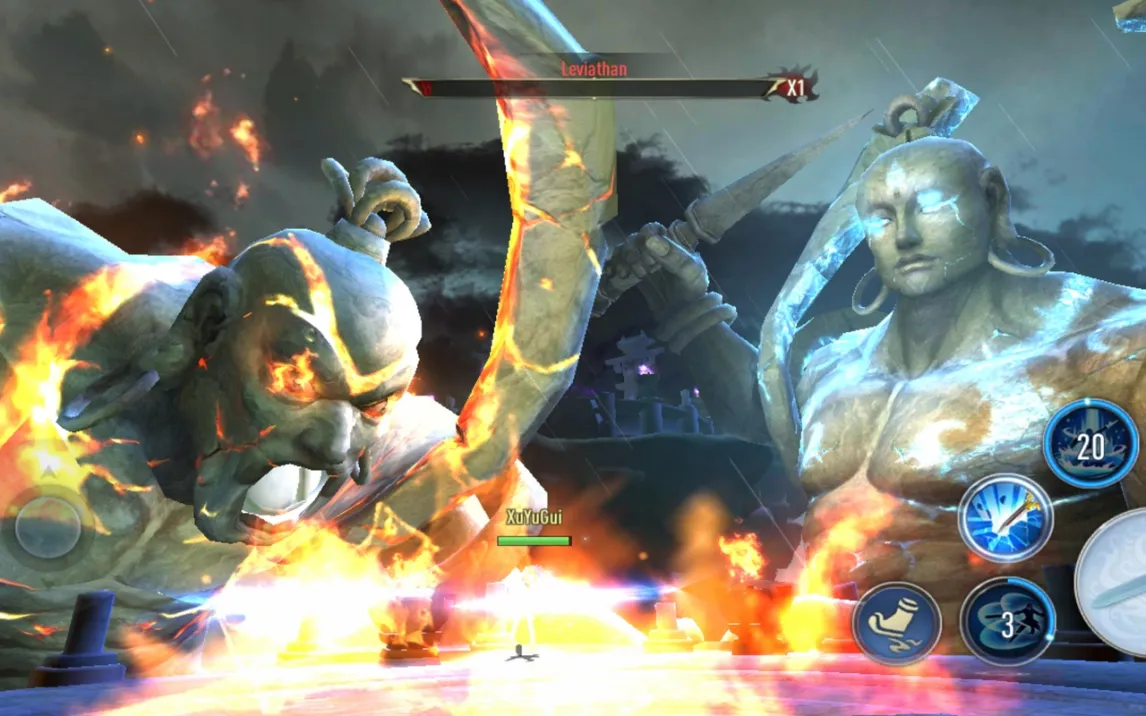The height and width of the screenshot is (716, 1146).
Task: Select the water splash skill showing cooldown 20
Action: 1090,444
